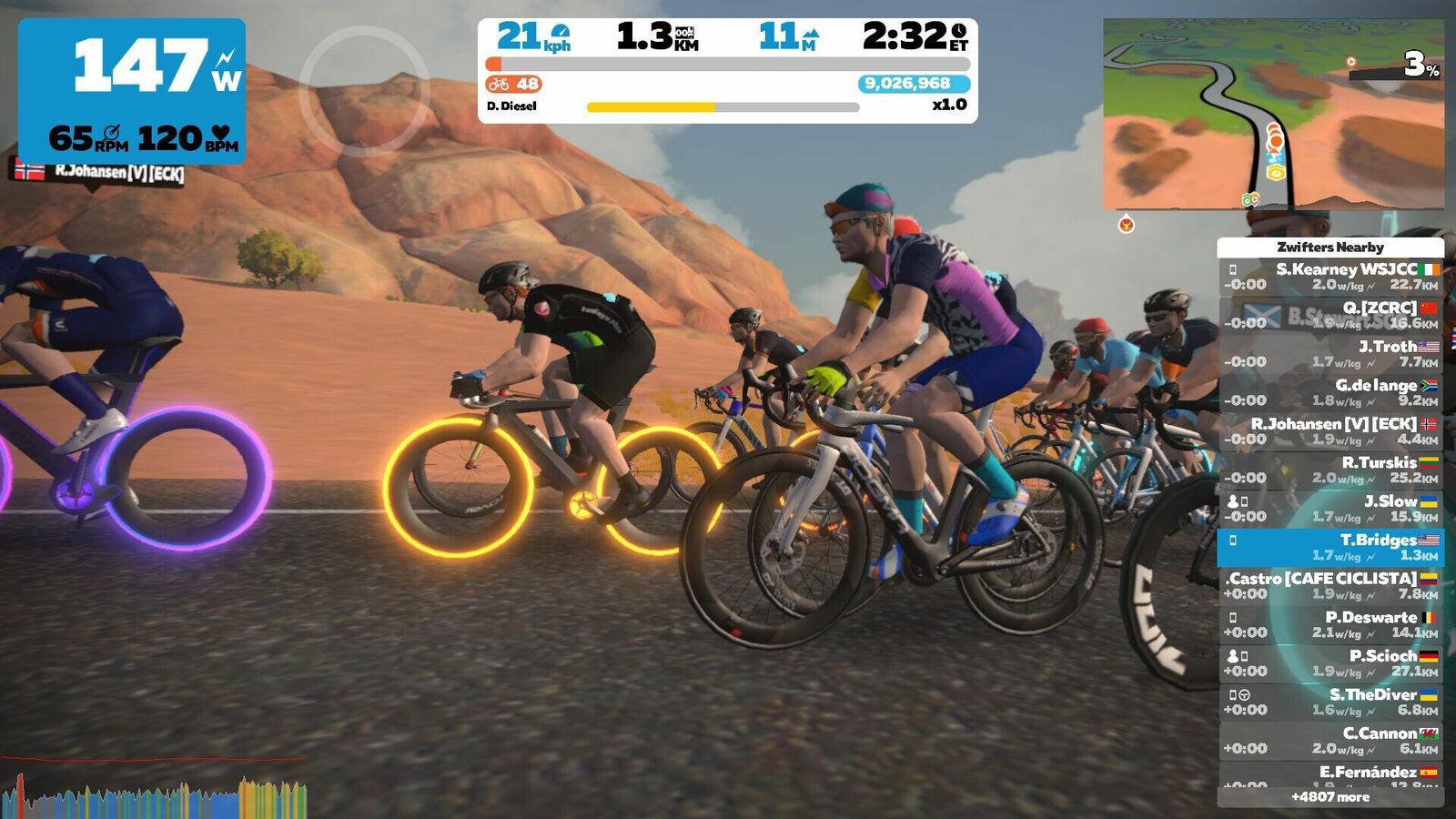Select S.Kearney WSJCC in the nearby list
The image size is (1456, 819).
pos(1330,277)
